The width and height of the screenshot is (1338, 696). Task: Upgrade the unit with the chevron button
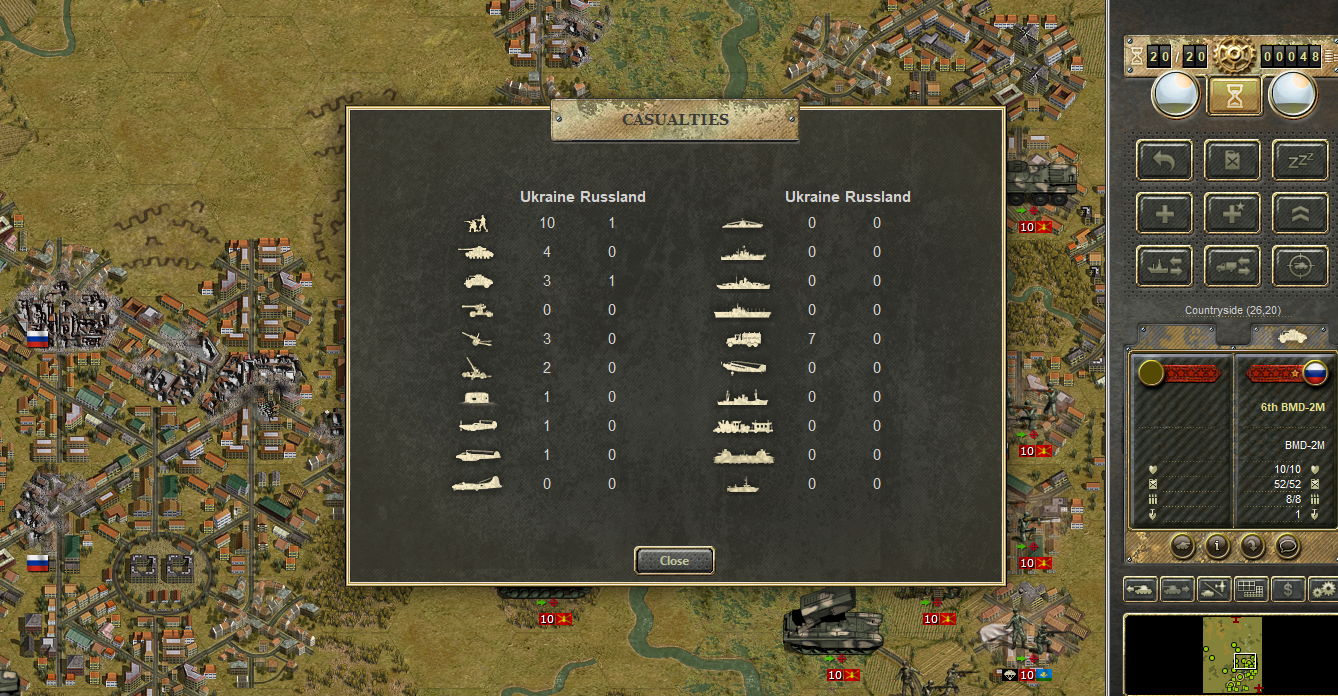pos(1300,213)
